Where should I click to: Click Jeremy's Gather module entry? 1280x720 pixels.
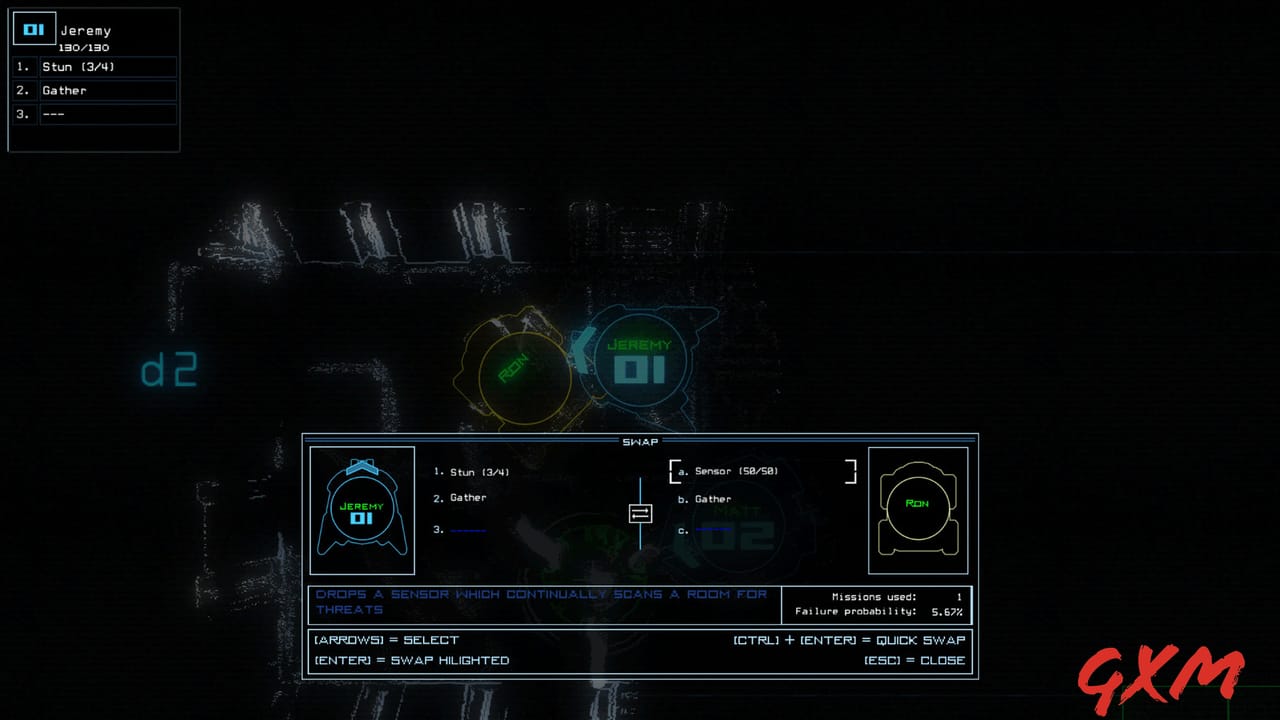pyautogui.click(x=460, y=497)
